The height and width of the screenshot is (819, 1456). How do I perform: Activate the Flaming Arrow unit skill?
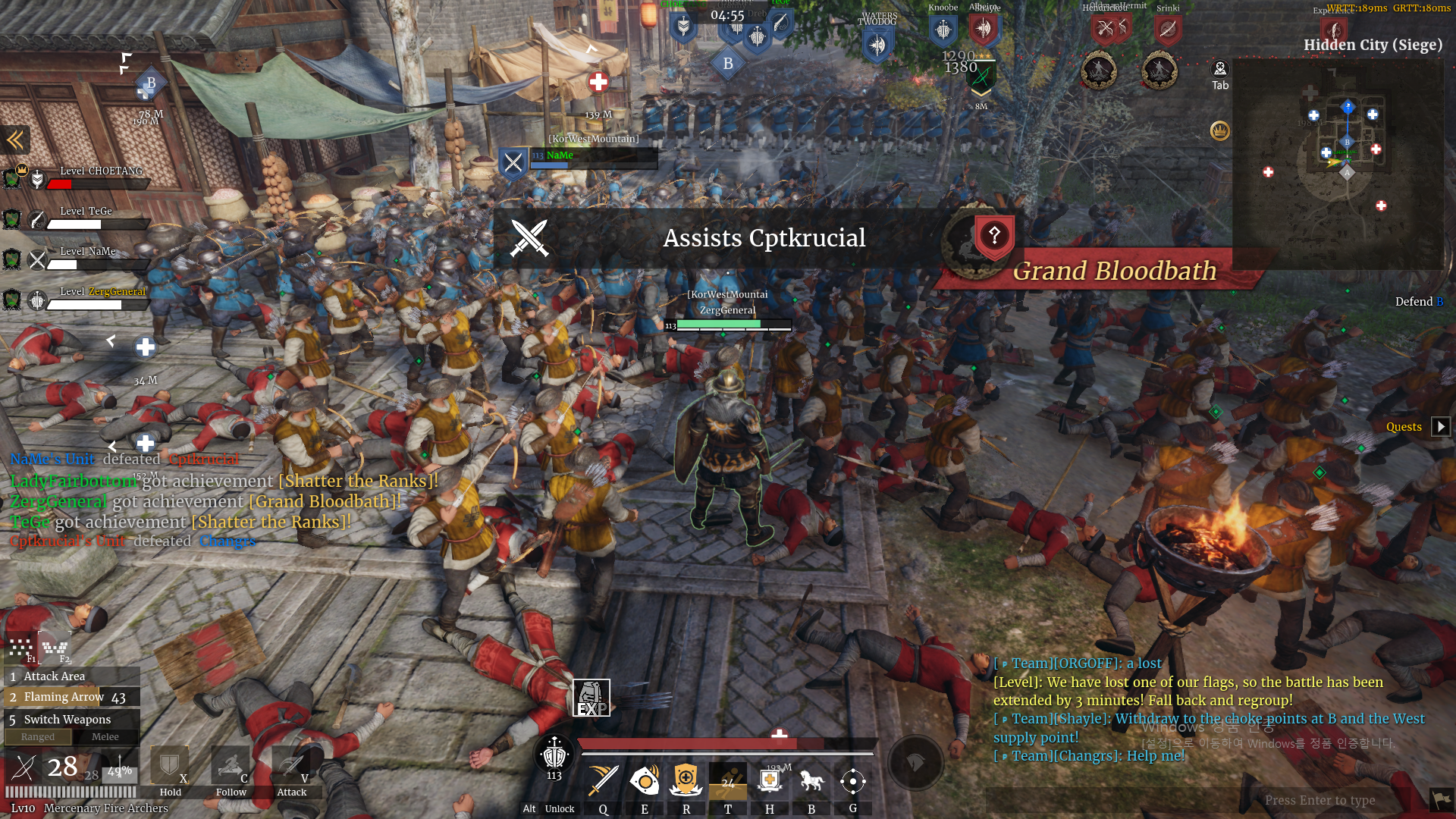[72, 697]
